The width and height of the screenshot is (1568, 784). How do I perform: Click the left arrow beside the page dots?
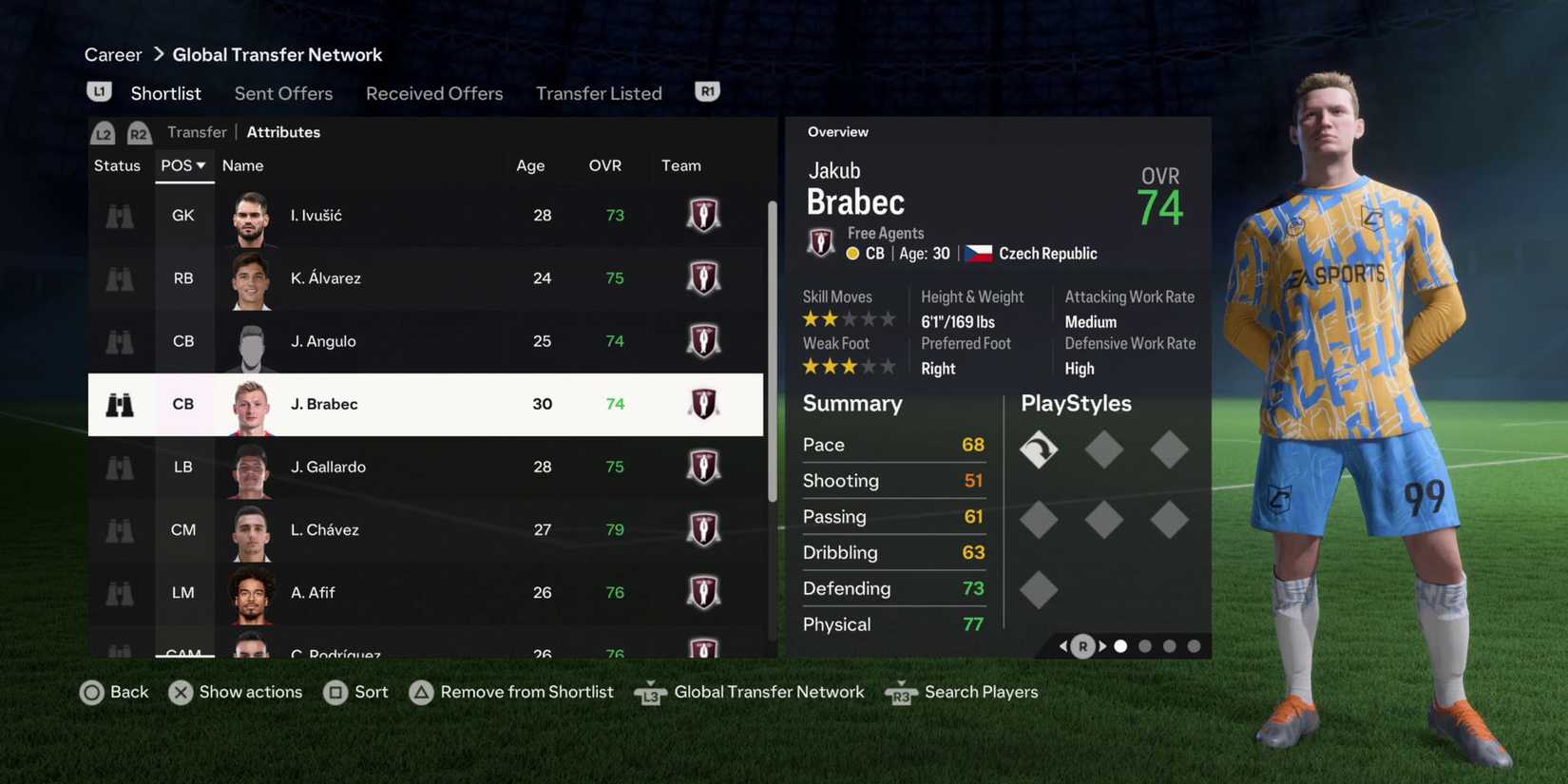point(1063,645)
